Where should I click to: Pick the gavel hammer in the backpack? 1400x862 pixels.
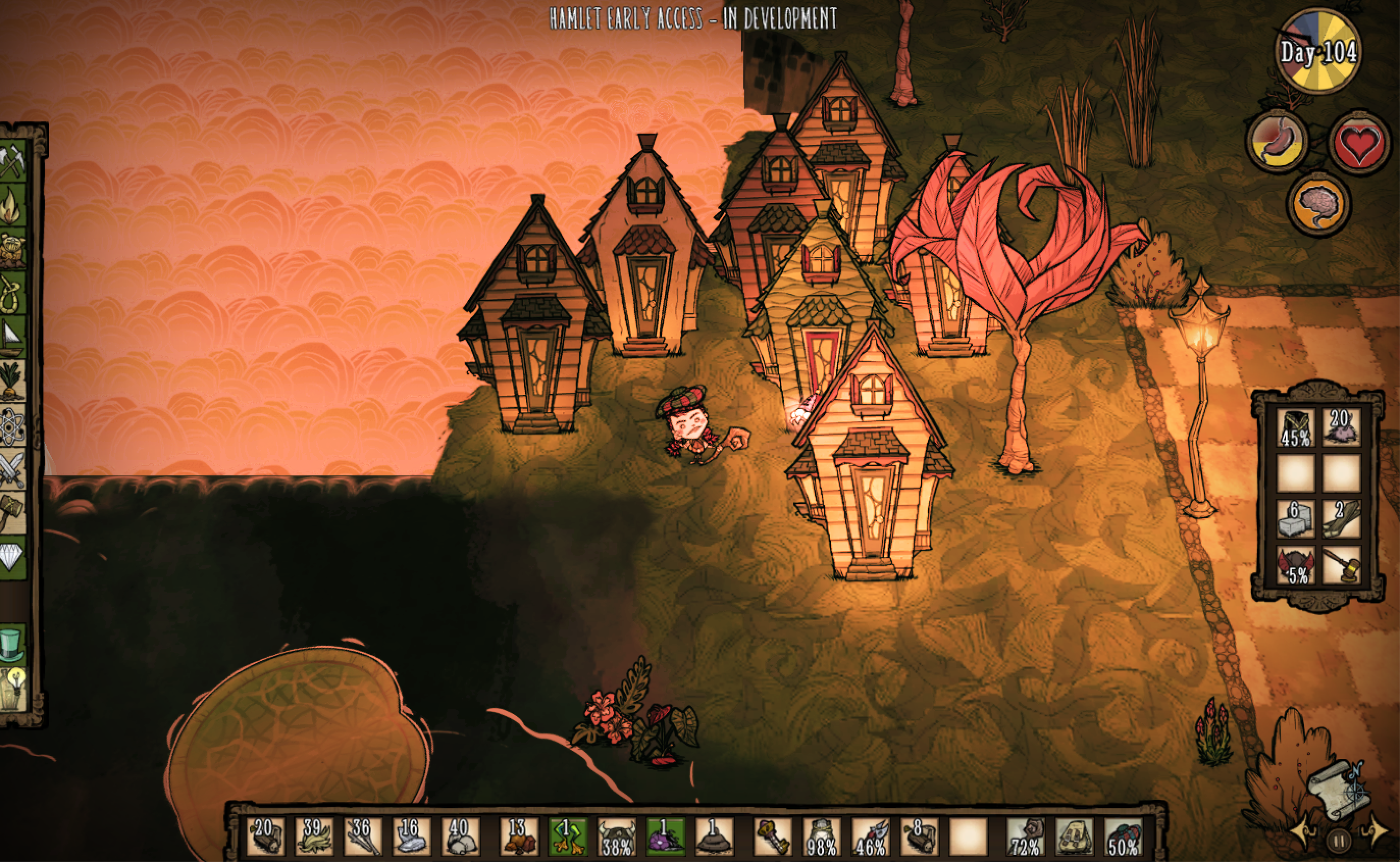pyautogui.click(x=1341, y=565)
